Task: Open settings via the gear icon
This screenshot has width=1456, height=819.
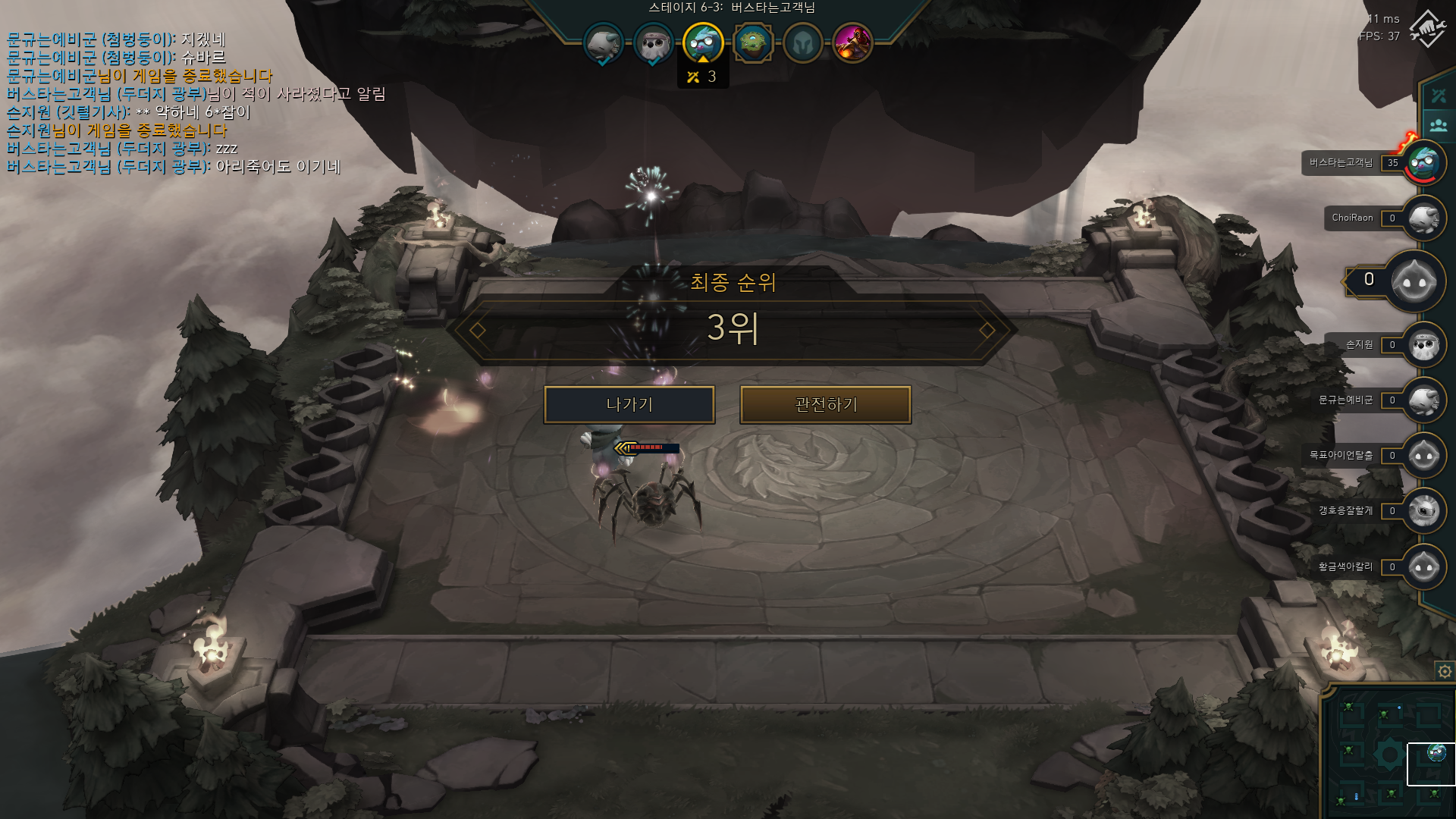Action: [x=1445, y=671]
